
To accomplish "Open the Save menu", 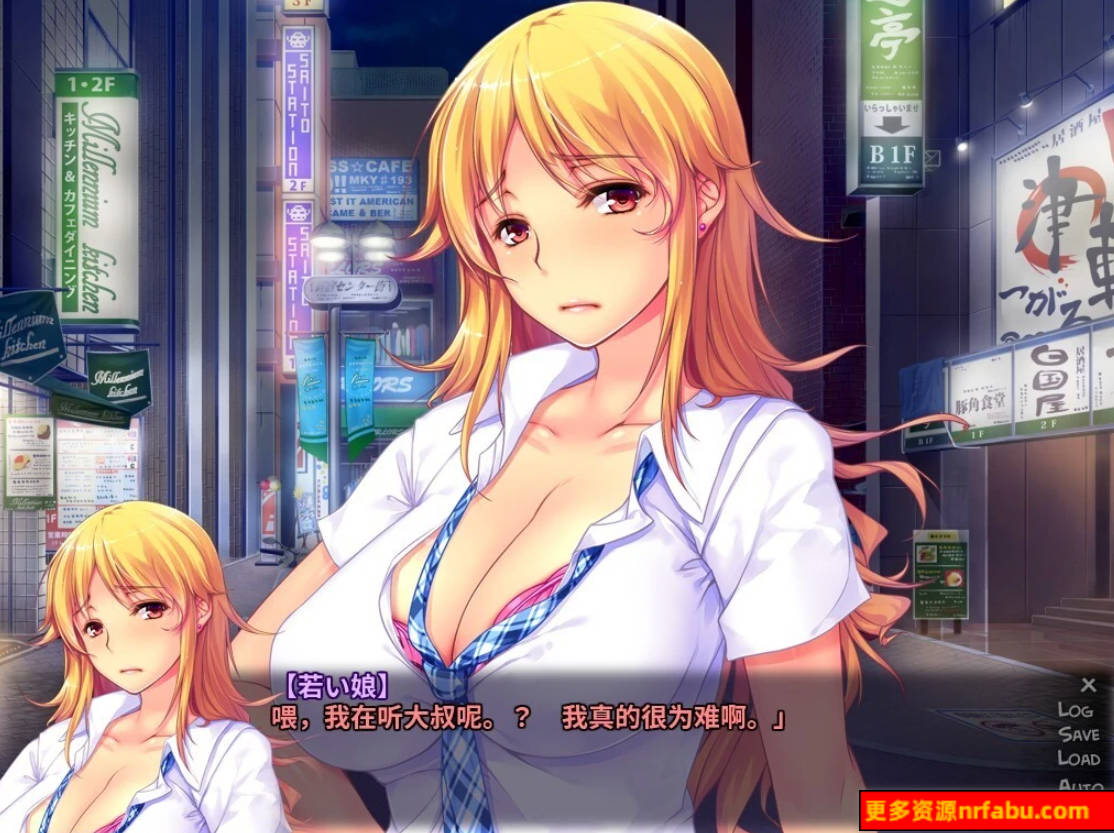I will coord(1078,734).
